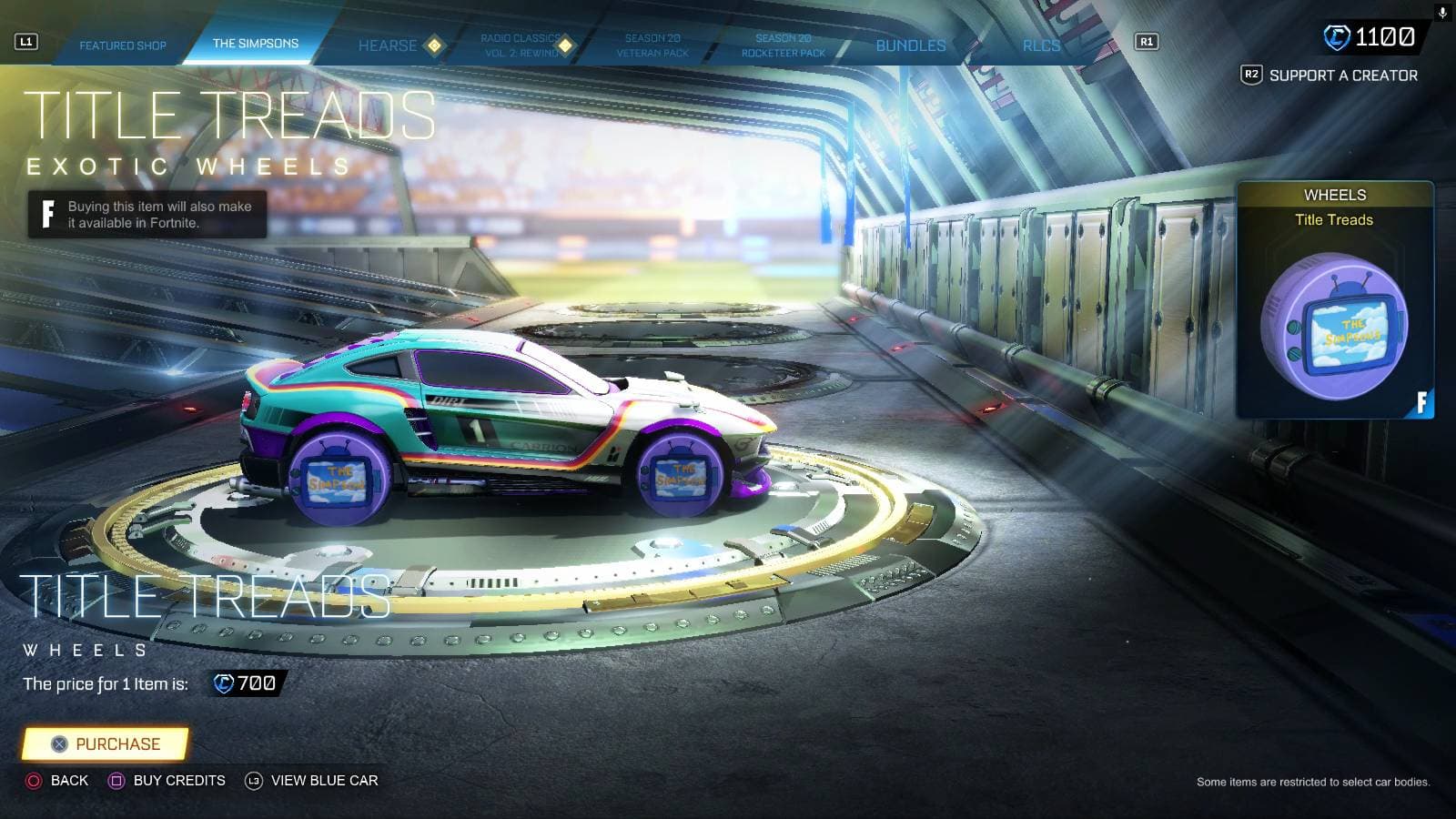Browse the Bundles tab
Image resolution: width=1456 pixels, height=819 pixels.
[x=910, y=45]
